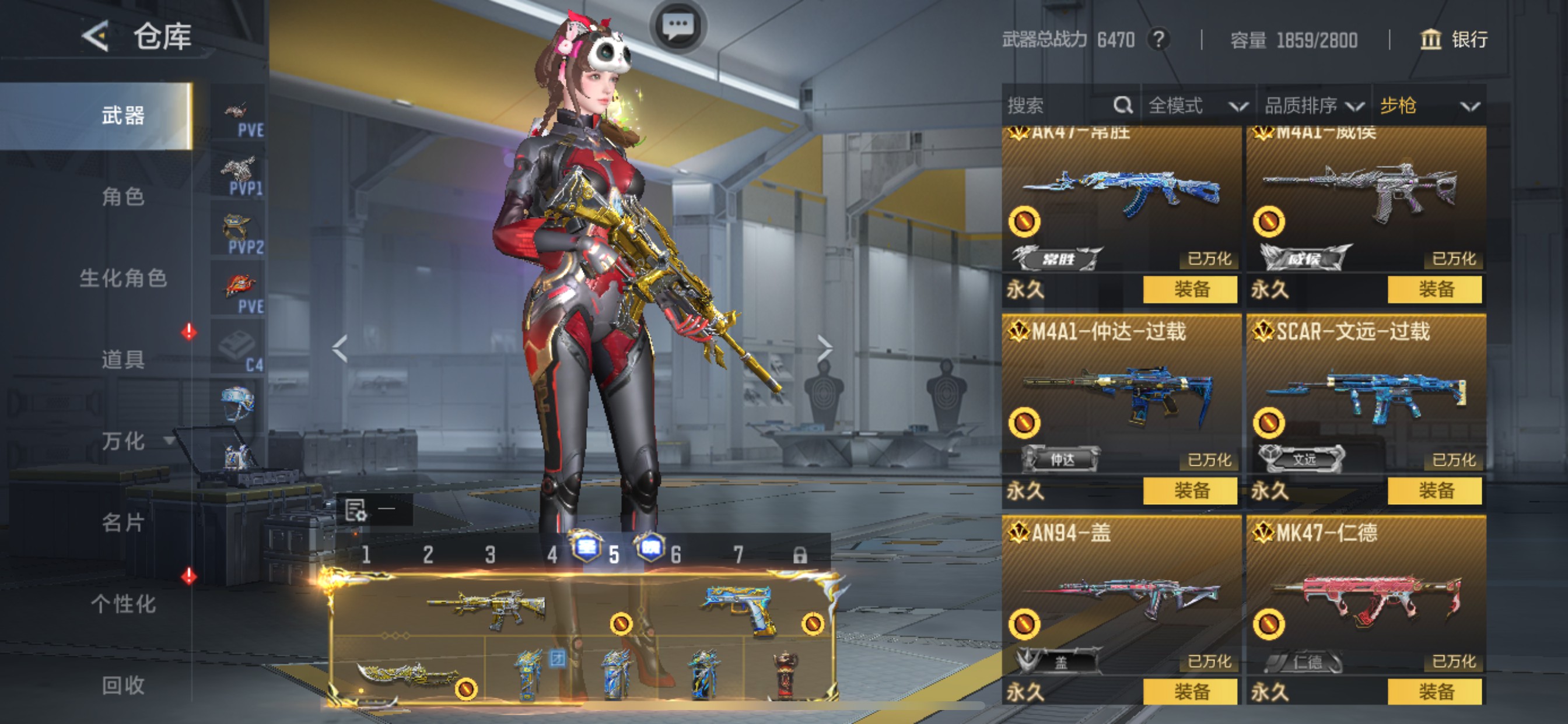Switch to 个性化 tab
1568x724 pixels.
(123, 604)
